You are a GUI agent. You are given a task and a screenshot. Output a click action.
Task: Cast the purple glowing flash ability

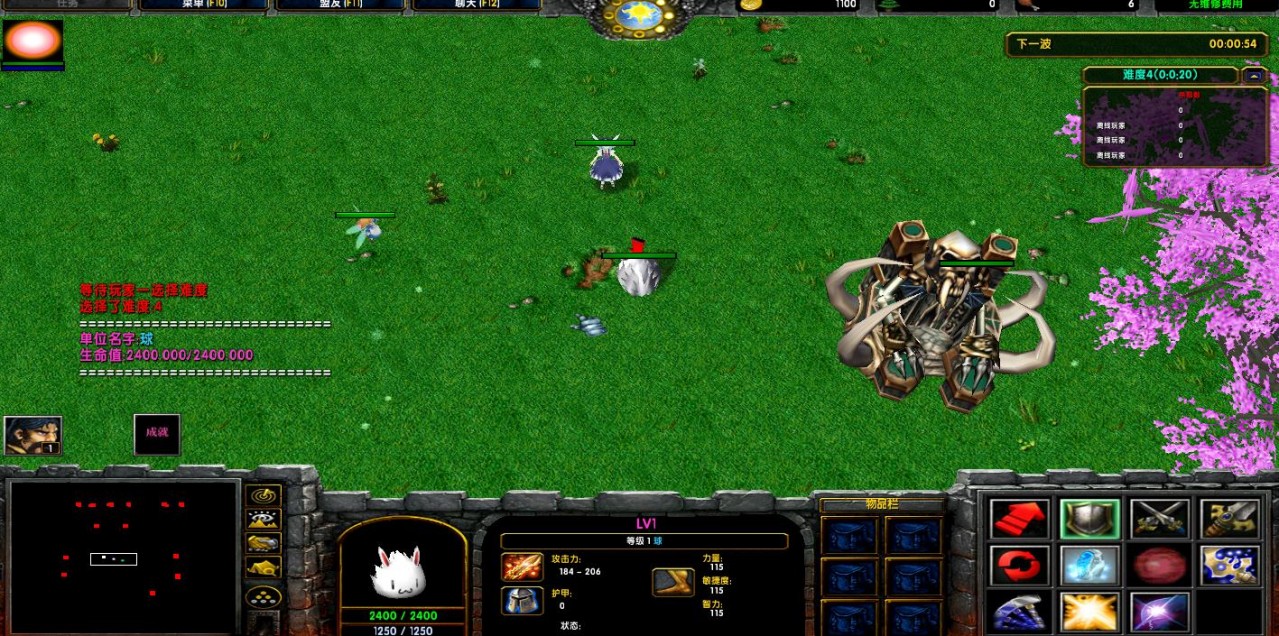point(1160,611)
